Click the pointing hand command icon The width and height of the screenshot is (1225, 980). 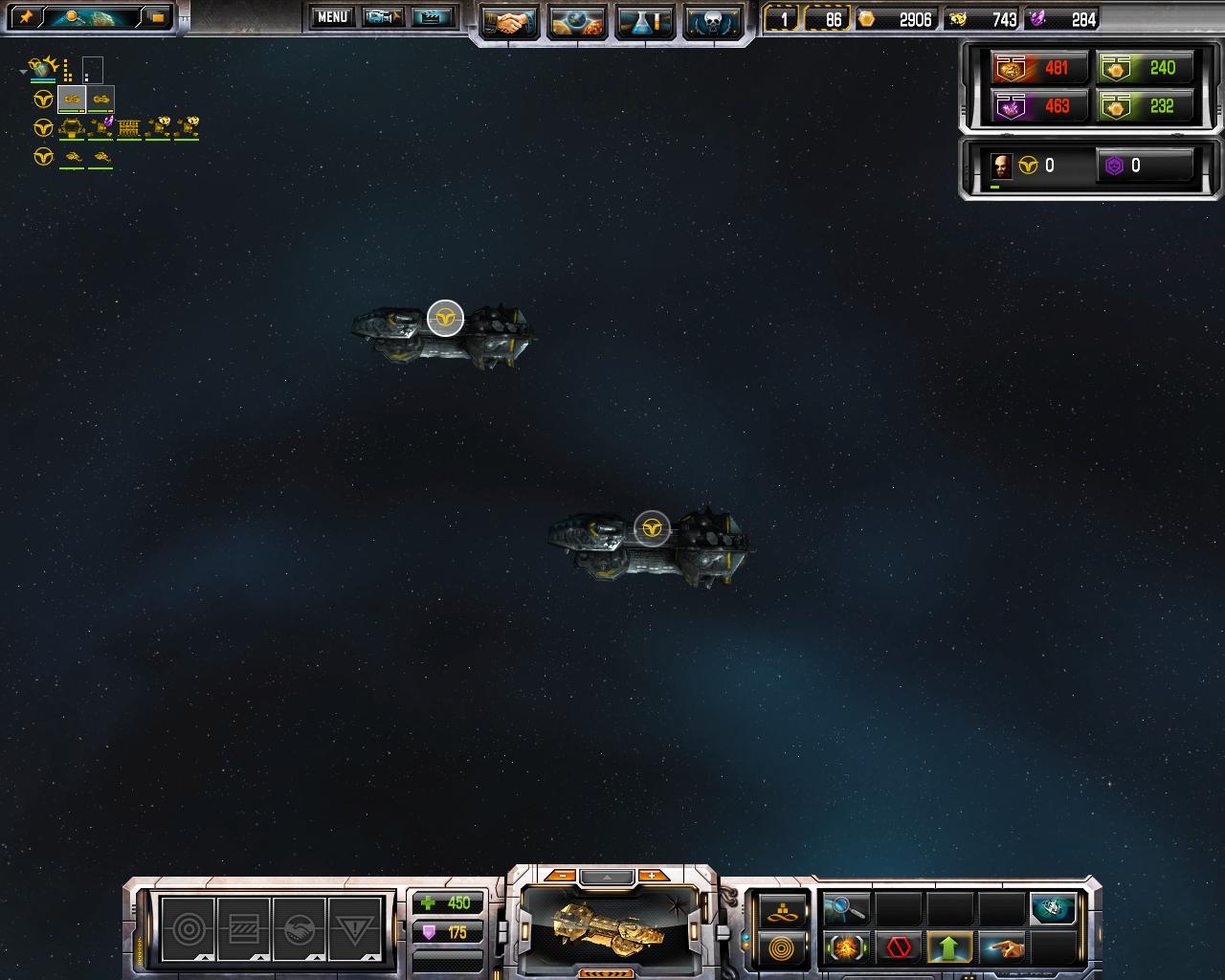tap(1001, 948)
